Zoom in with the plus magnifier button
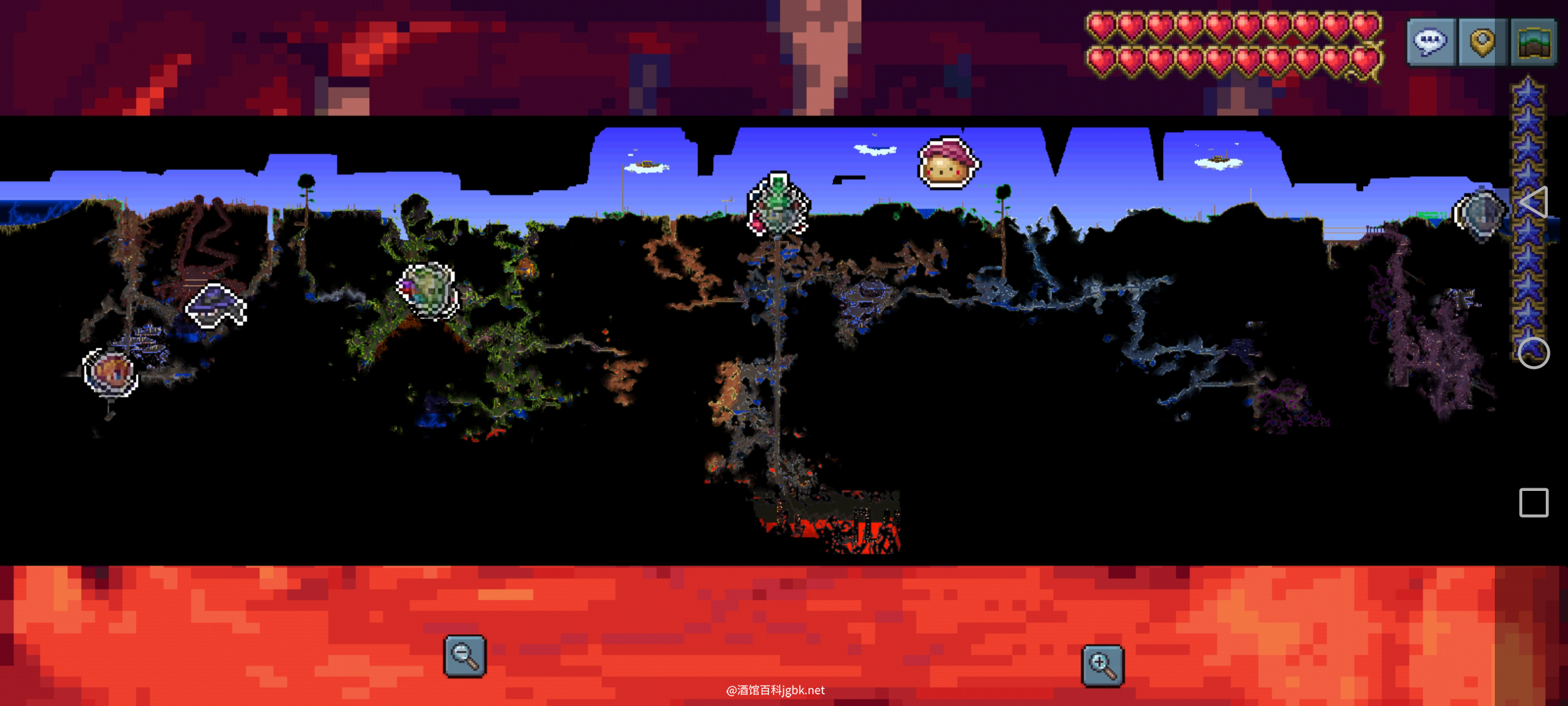The image size is (1568, 706). coord(1103,665)
